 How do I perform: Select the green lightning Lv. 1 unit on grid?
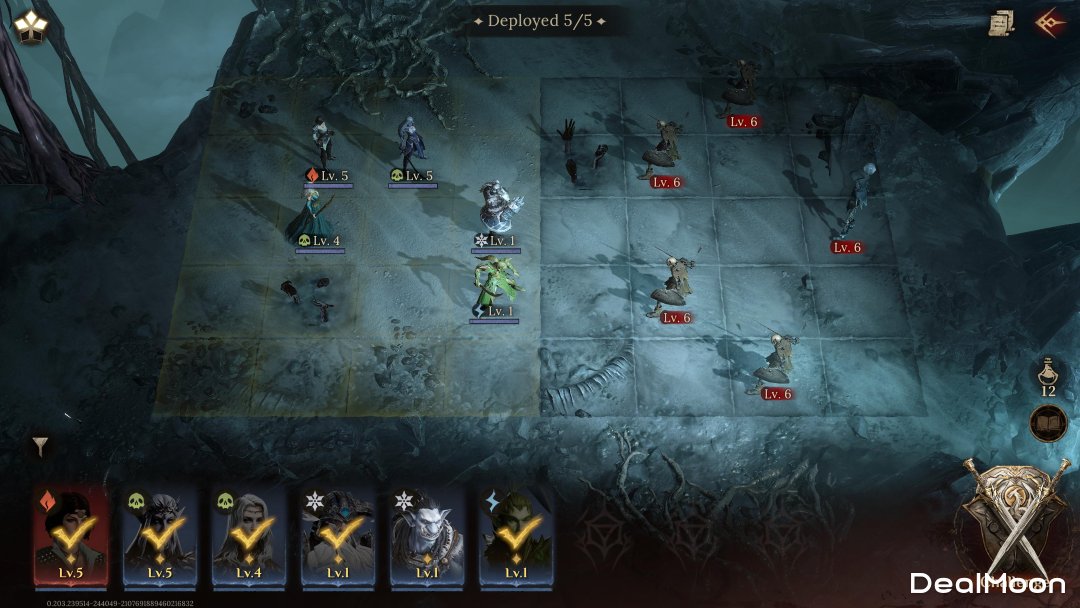tap(497, 285)
